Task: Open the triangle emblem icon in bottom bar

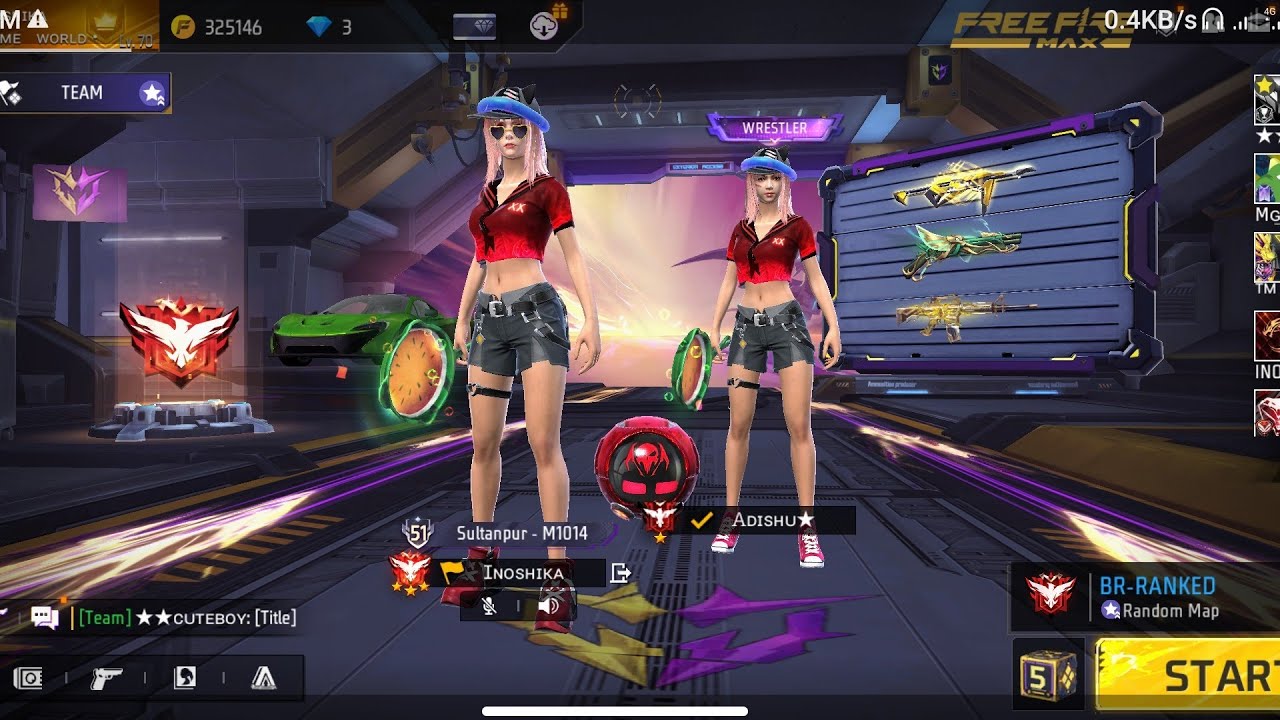Action: pyautogui.click(x=264, y=679)
